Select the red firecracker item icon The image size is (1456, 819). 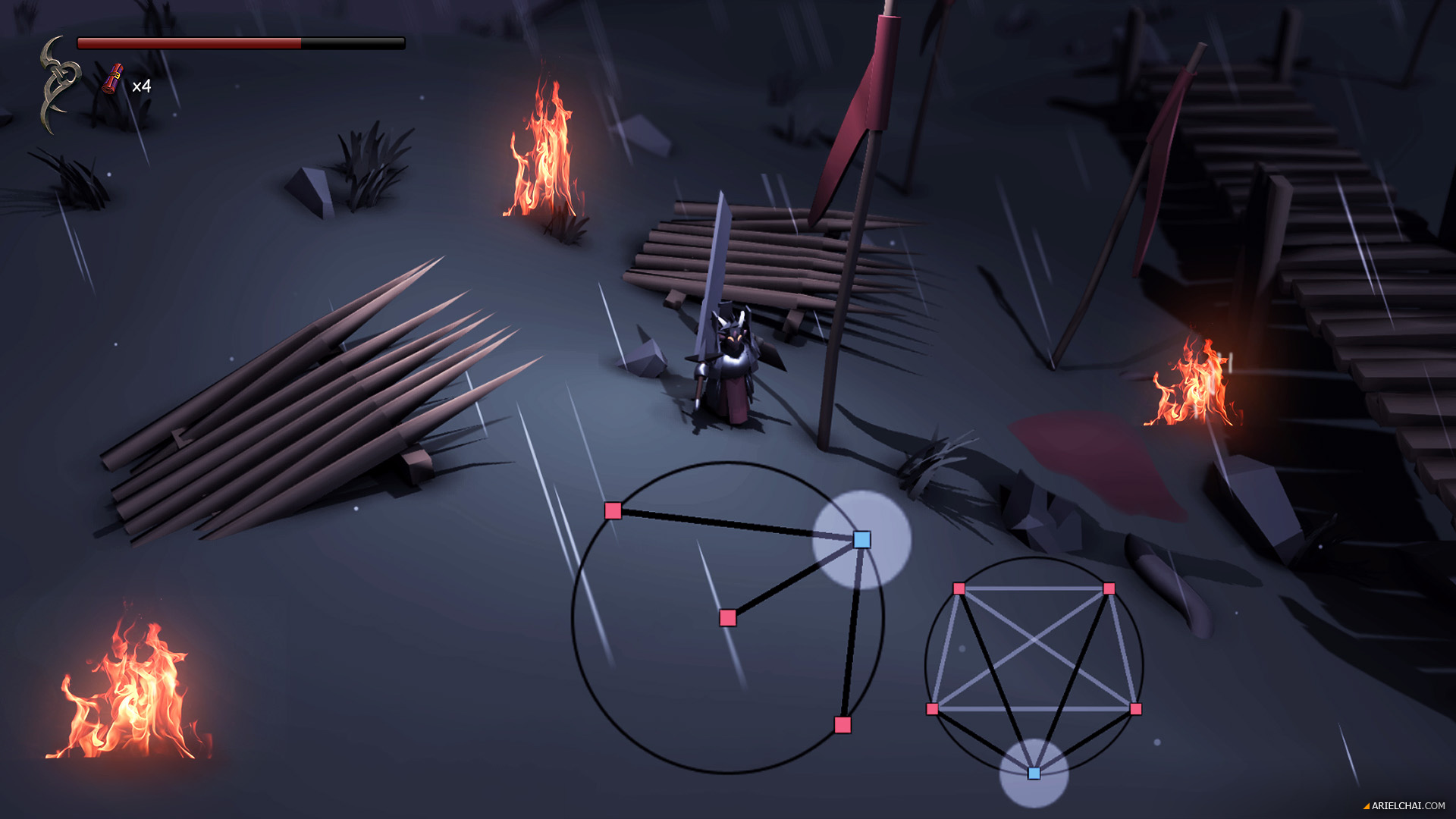(113, 79)
